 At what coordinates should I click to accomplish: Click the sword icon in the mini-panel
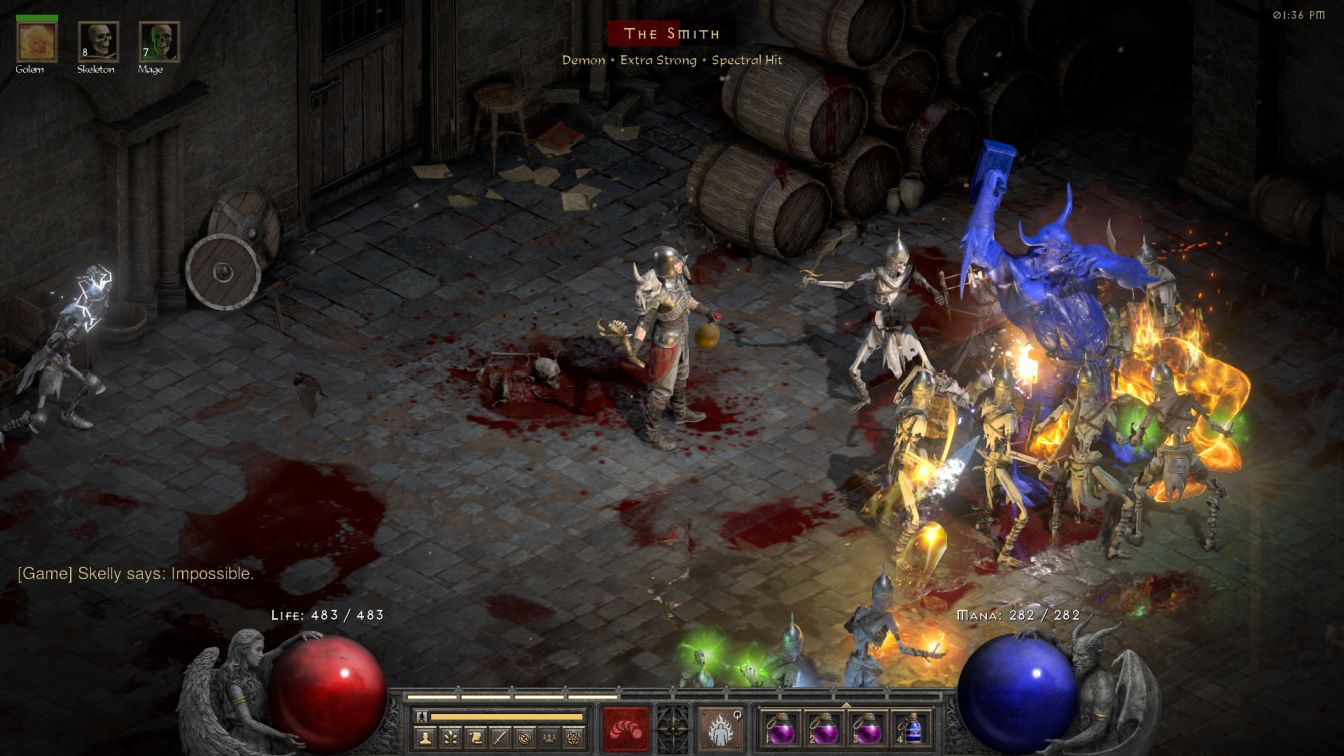(x=500, y=738)
